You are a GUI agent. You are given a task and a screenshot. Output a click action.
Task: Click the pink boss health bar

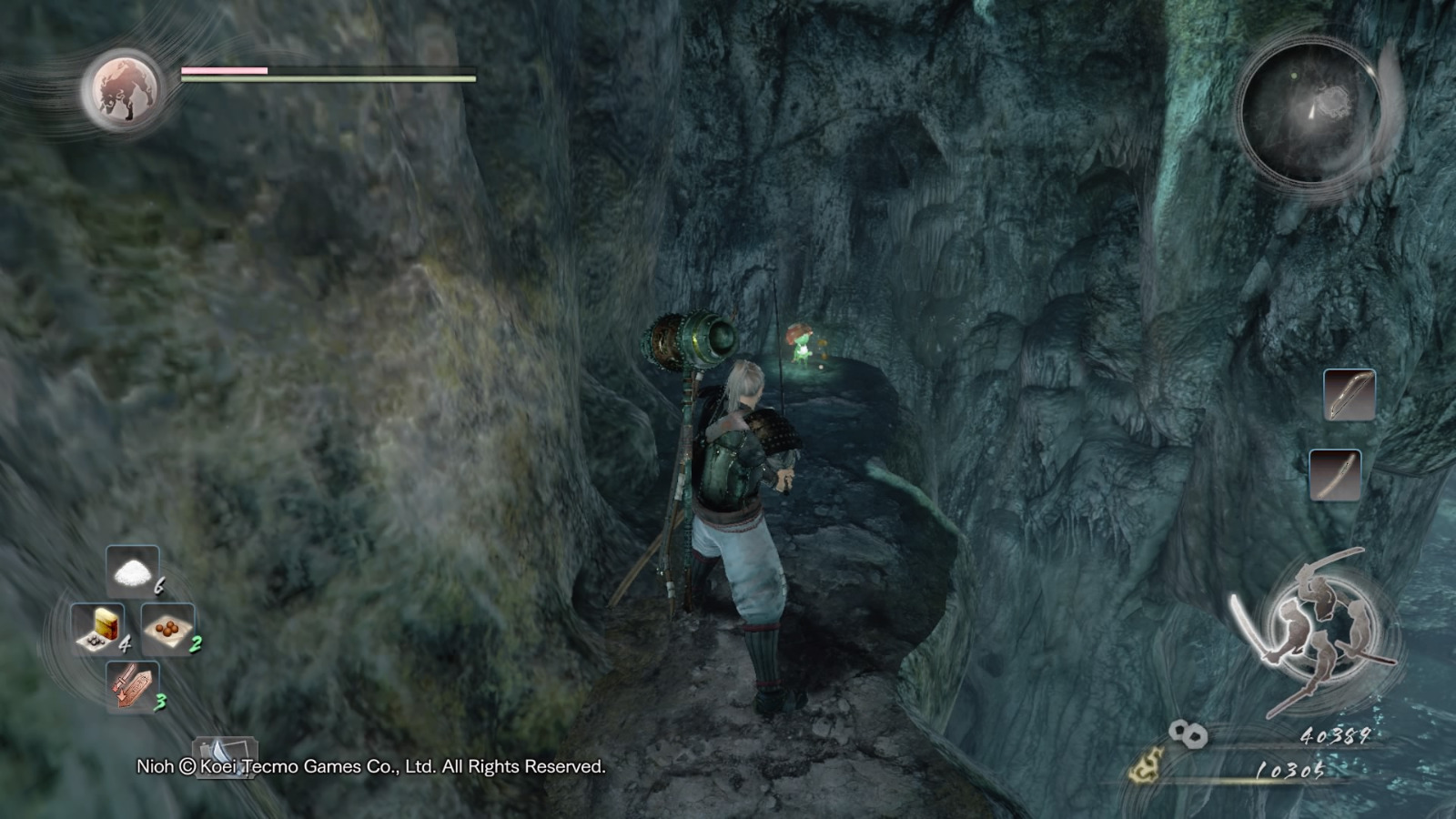point(223,68)
